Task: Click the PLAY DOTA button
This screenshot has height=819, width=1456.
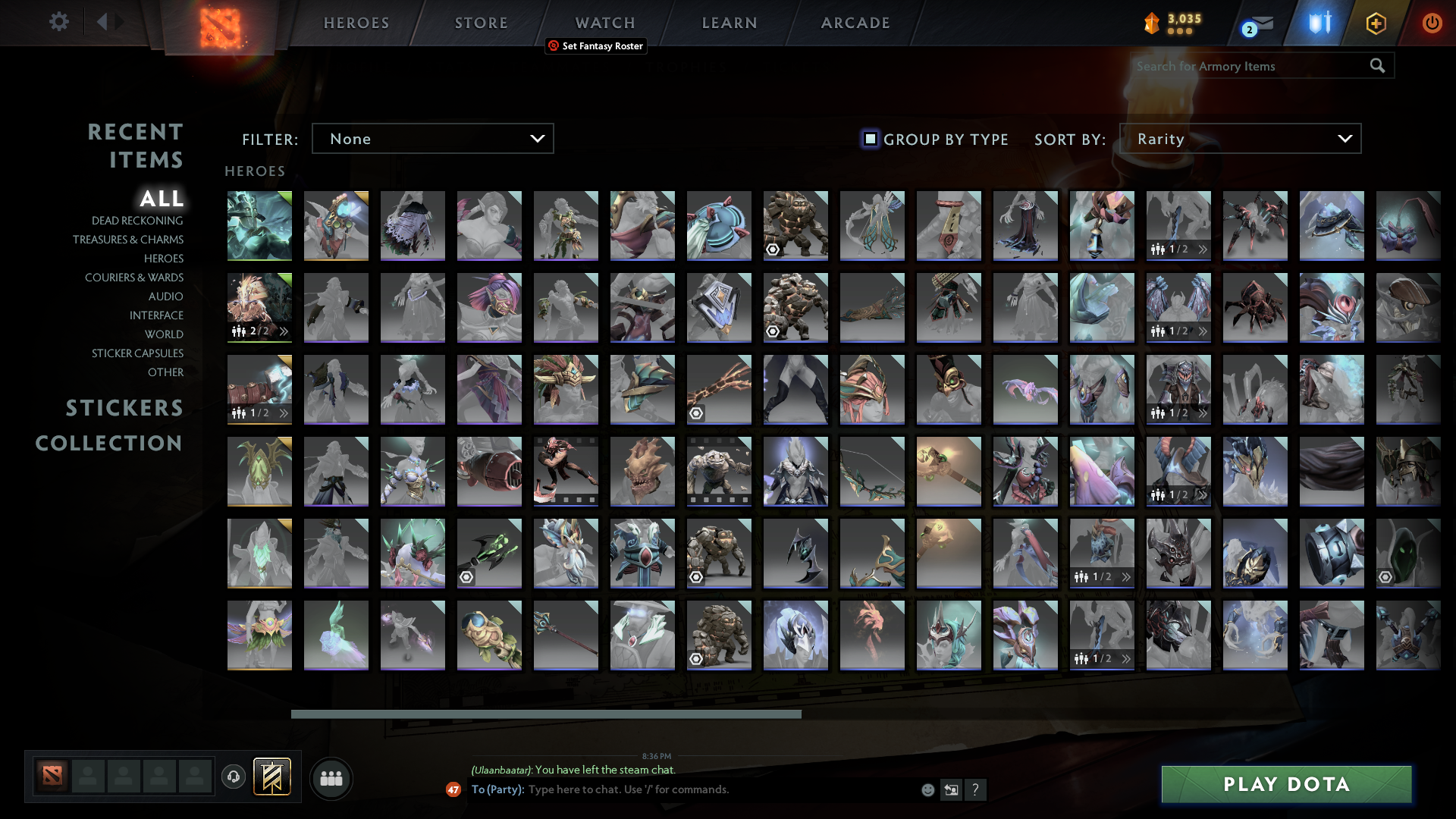Action: click(1286, 784)
